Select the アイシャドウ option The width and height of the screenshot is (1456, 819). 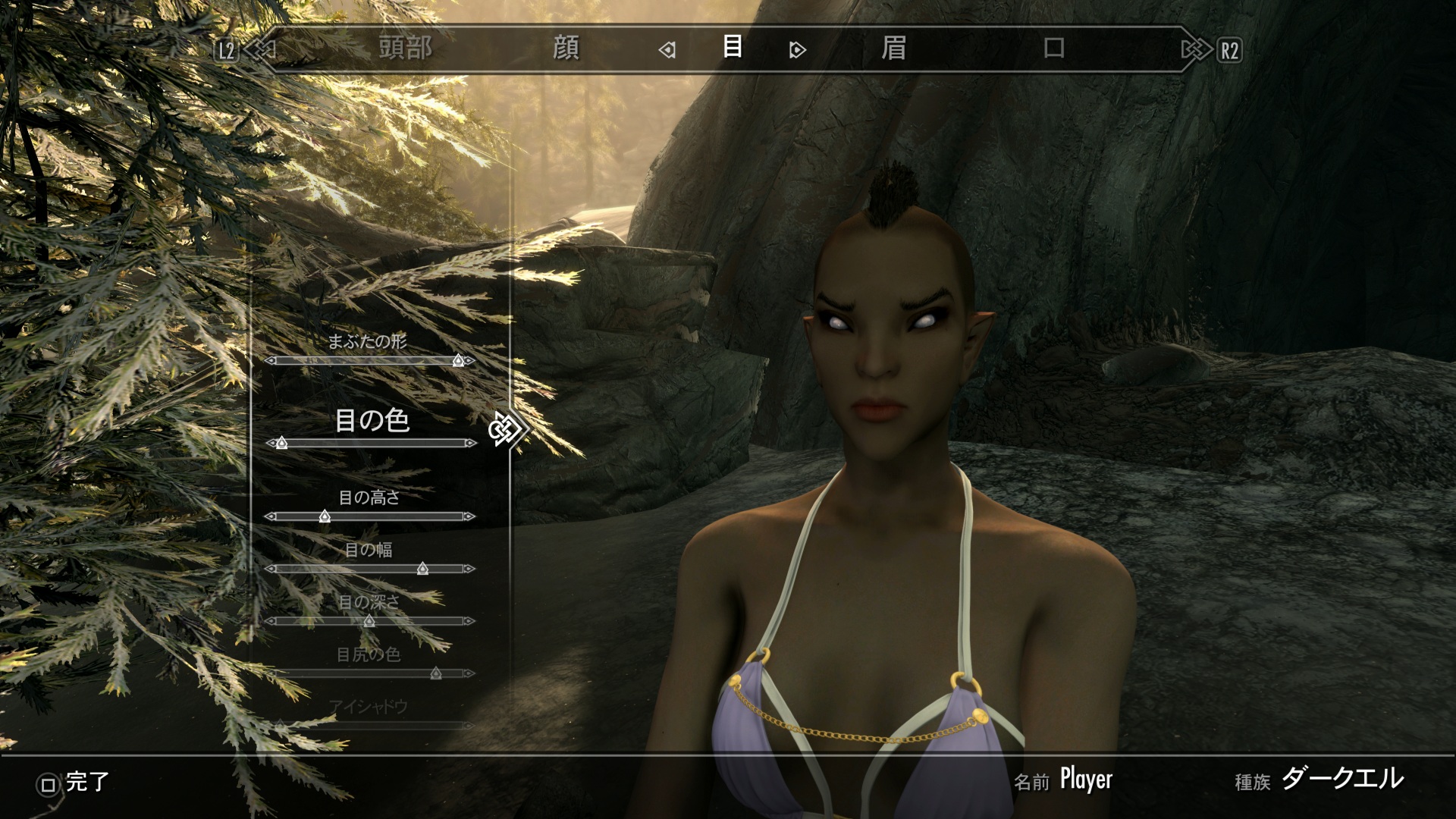point(369,708)
